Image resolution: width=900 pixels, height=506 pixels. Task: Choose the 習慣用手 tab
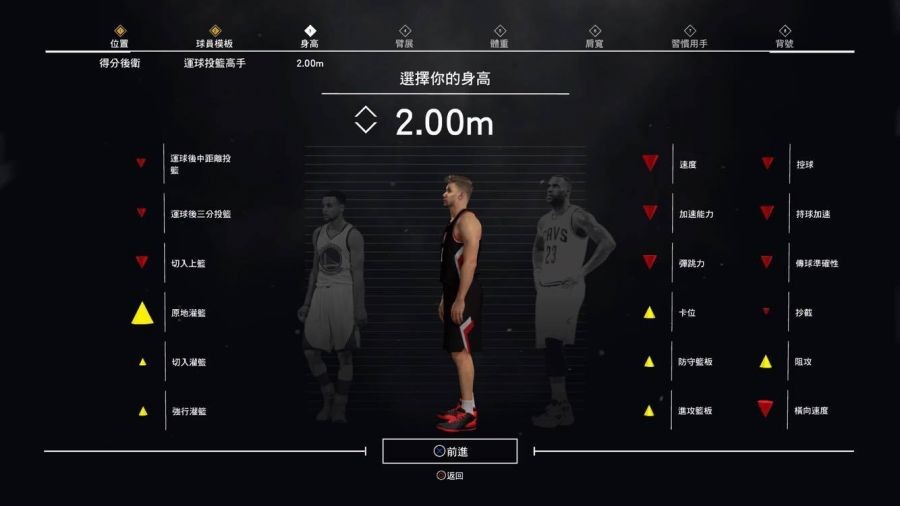[689, 38]
